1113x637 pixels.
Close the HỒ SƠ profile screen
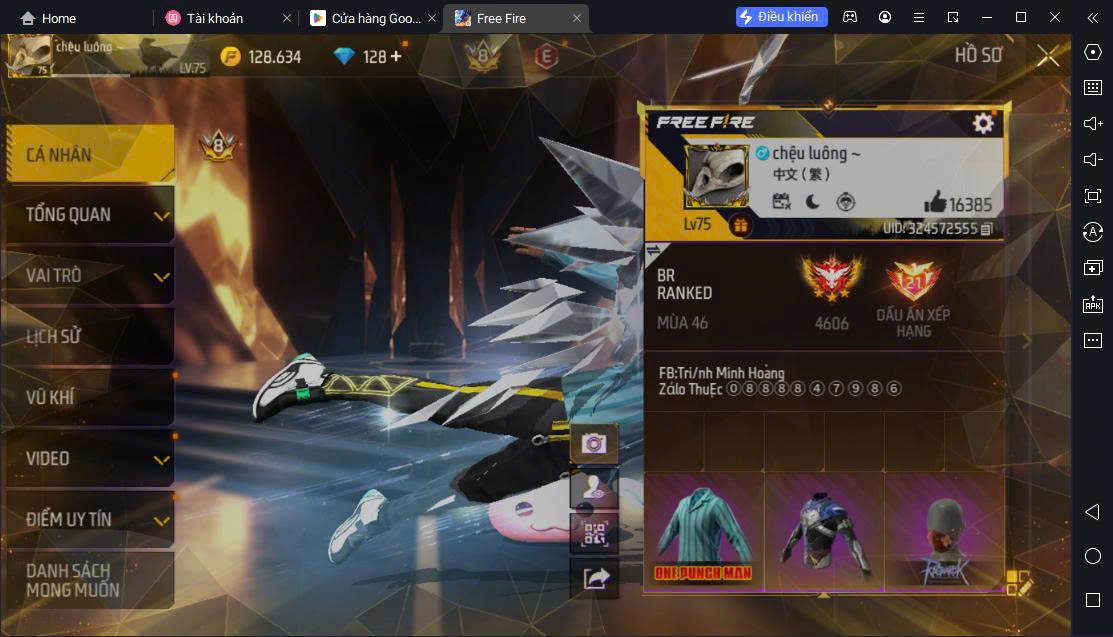(x=1047, y=56)
